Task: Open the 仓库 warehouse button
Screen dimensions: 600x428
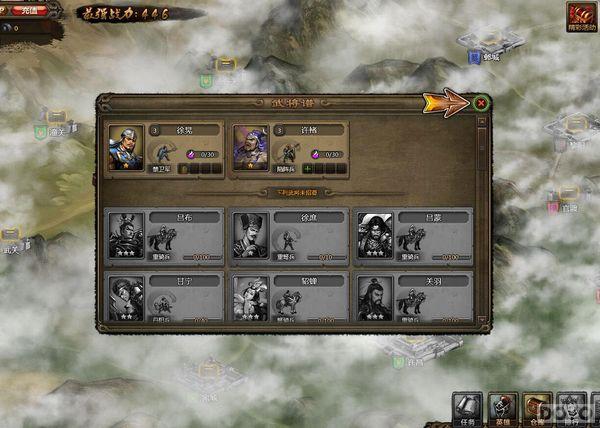Action: (x=538, y=408)
